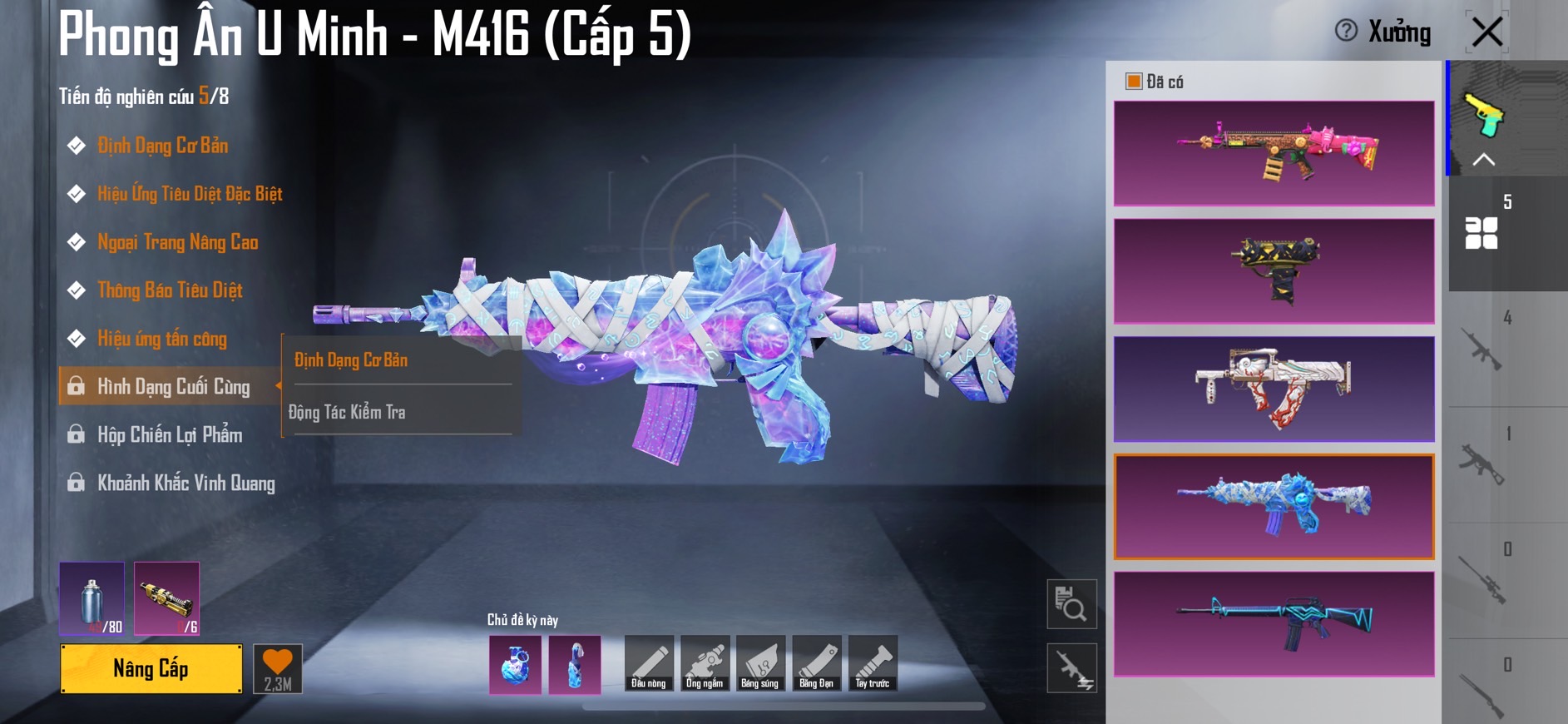The width and height of the screenshot is (1568, 724).
Task: Select Hiệu Ứng Tiêu Diệt Đặc Biệt
Action: coord(190,194)
